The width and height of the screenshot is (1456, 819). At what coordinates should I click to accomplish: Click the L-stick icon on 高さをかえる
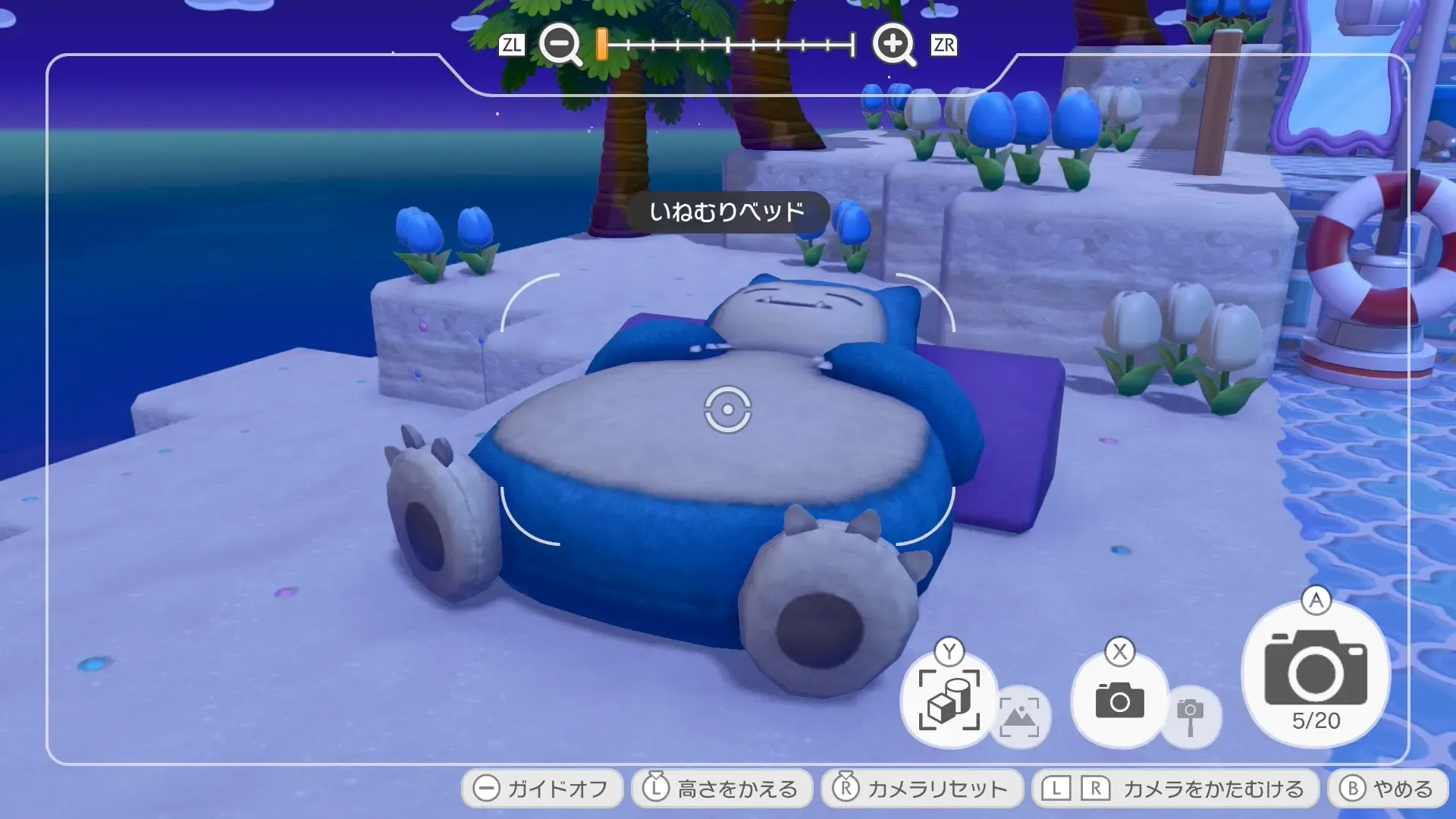pyautogui.click(x=656, y=788)
